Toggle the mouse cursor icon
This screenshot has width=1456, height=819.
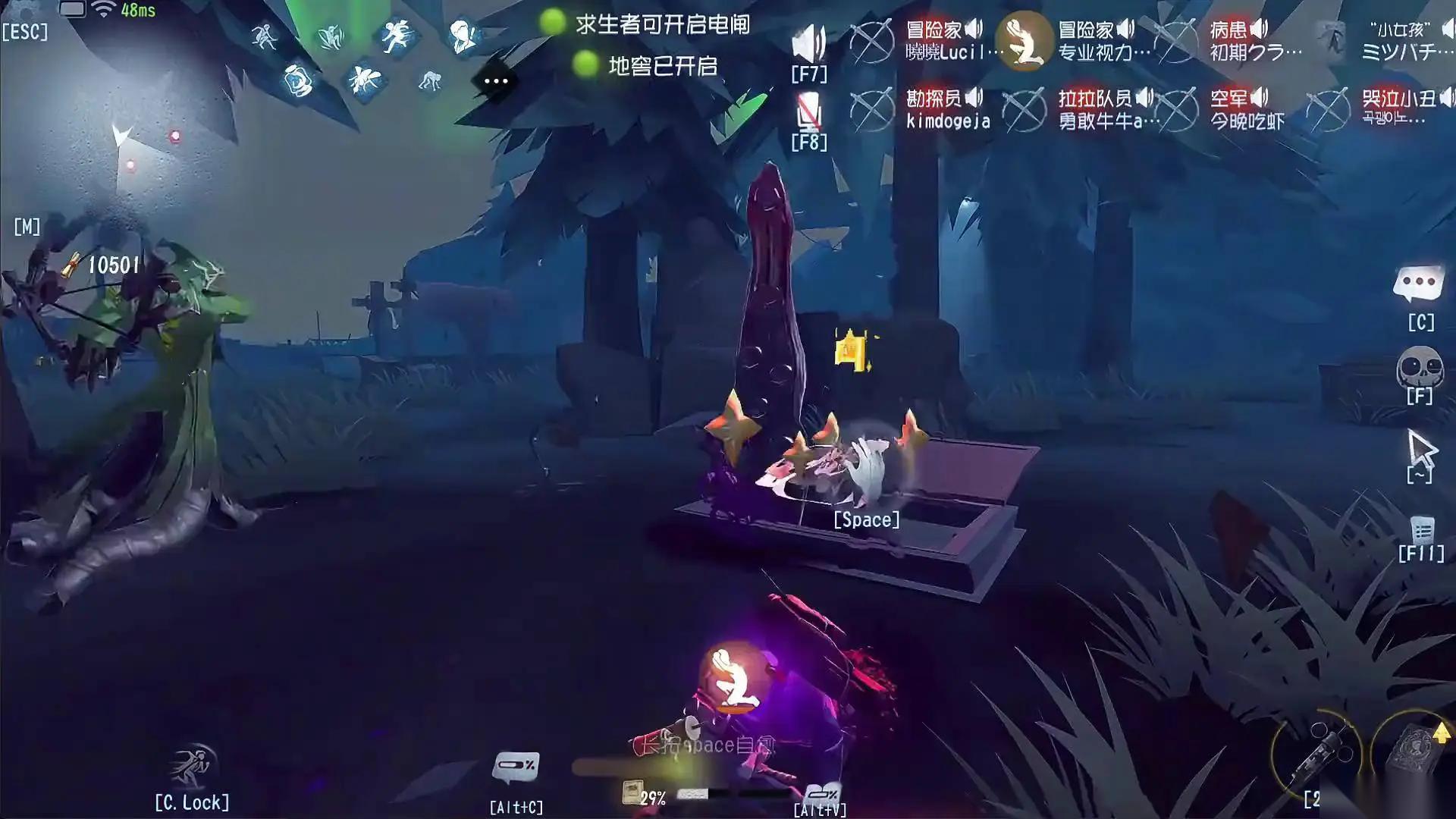(1420, 450)
